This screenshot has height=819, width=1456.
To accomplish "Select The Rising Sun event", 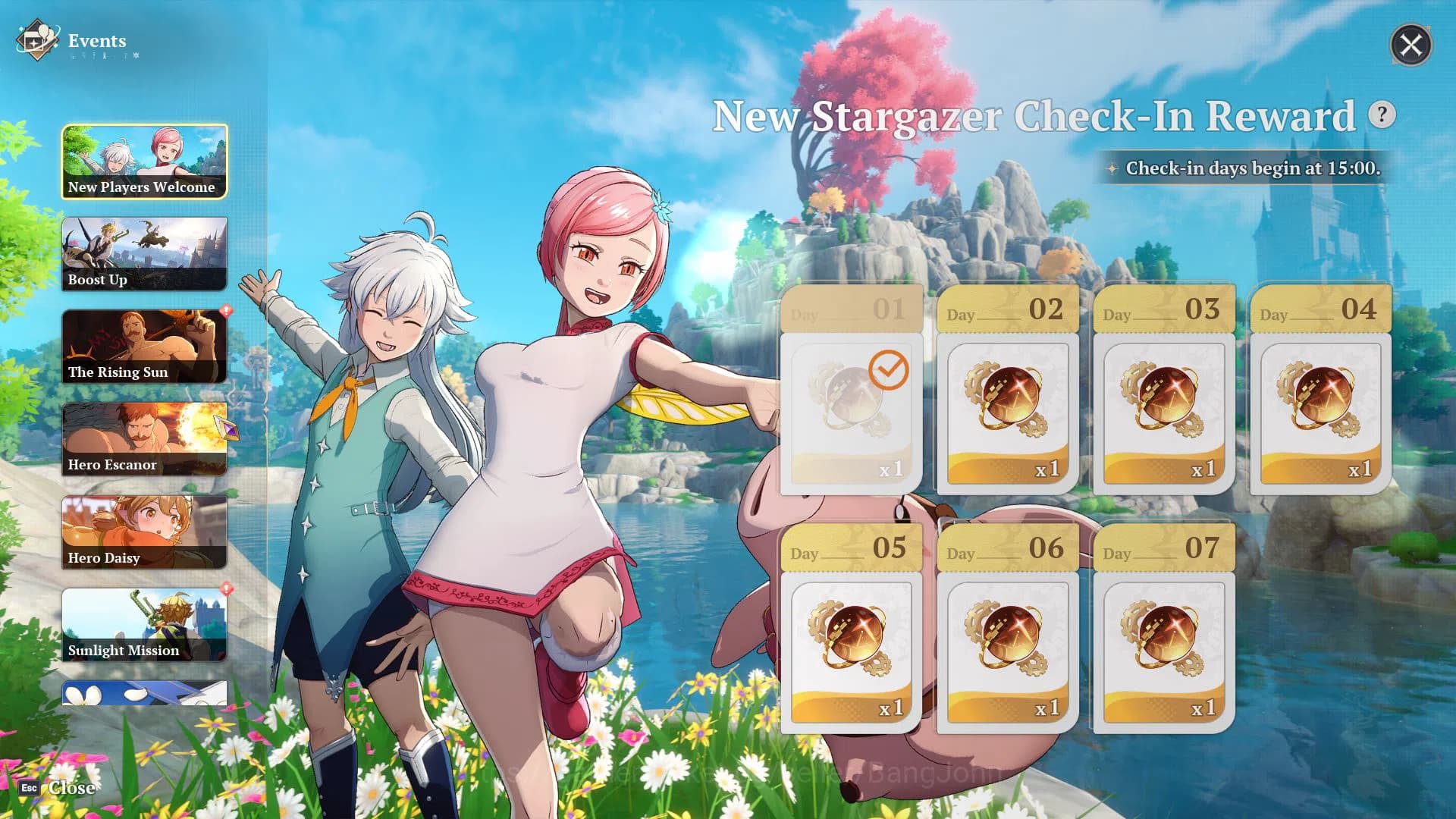I will [x=144, y=347].
